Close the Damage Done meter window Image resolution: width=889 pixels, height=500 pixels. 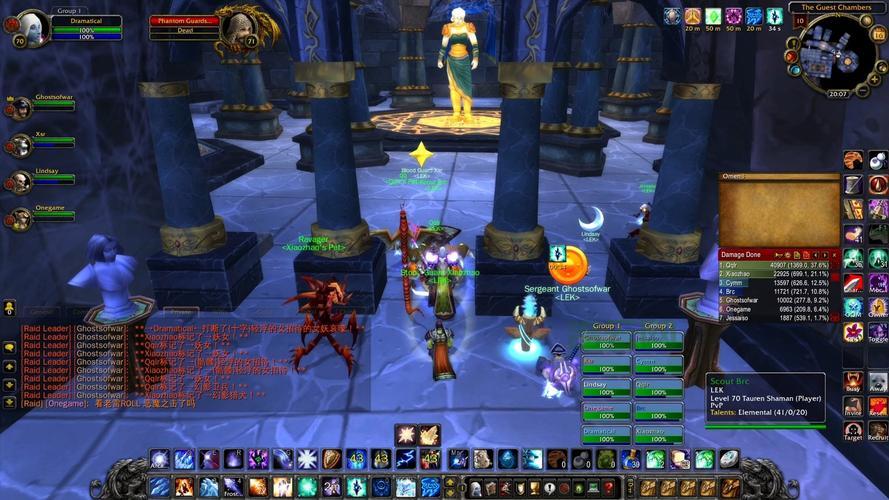pos(834,255)
